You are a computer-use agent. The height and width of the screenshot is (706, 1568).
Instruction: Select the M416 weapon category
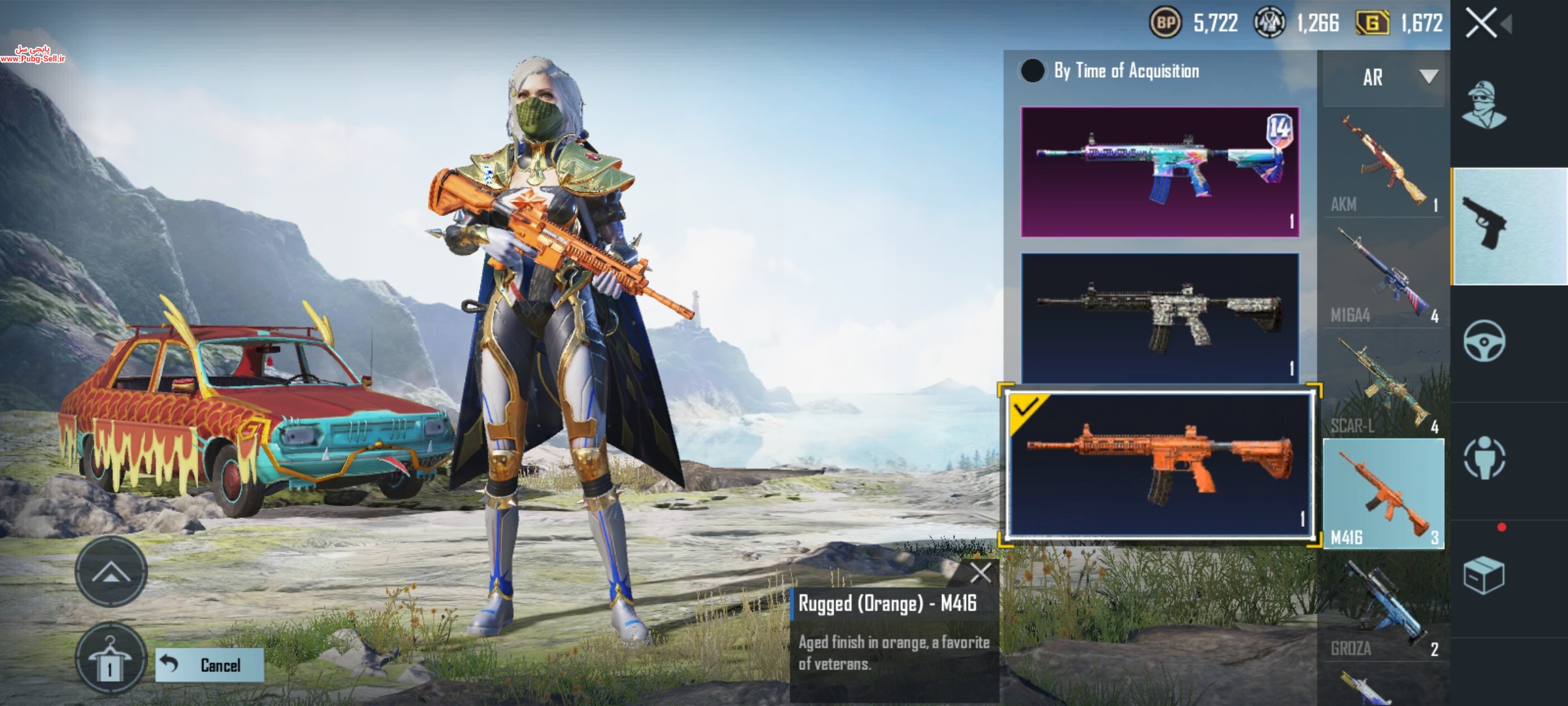pos(1384,494)
